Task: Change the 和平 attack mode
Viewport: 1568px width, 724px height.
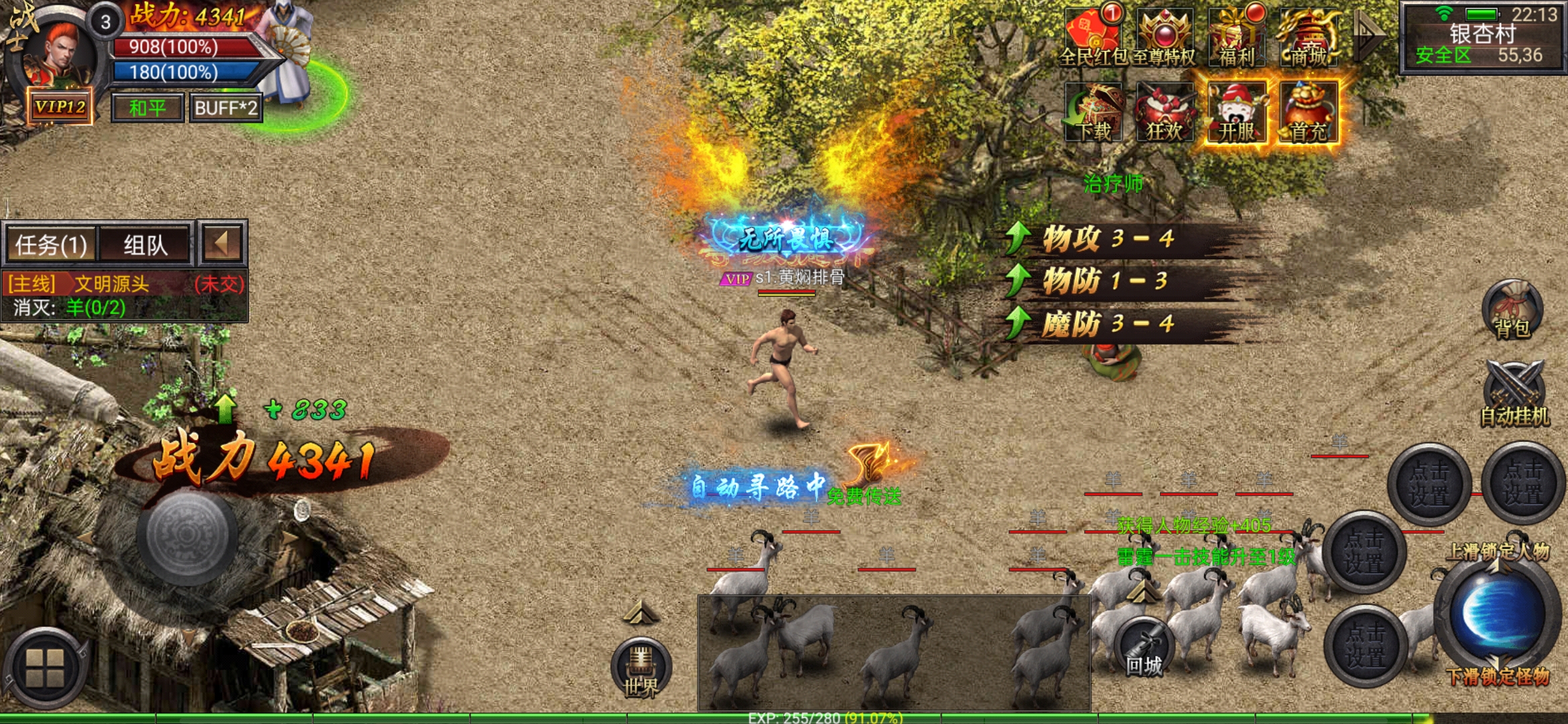Action: pyautogui.click(x=147, y=108)
